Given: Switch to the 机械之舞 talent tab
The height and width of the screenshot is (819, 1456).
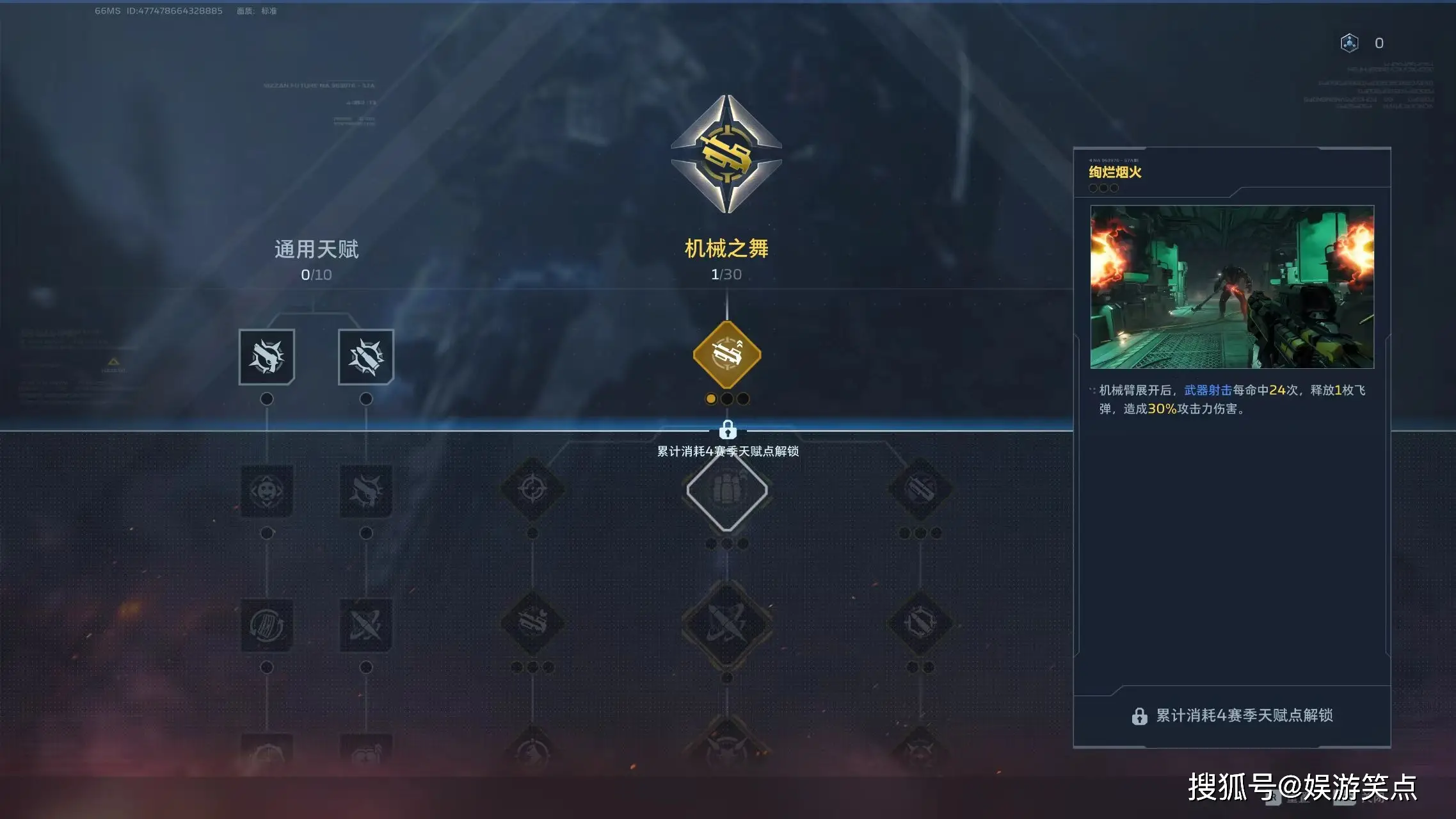Looking at the screenshot, I should [x=727, y=248].
